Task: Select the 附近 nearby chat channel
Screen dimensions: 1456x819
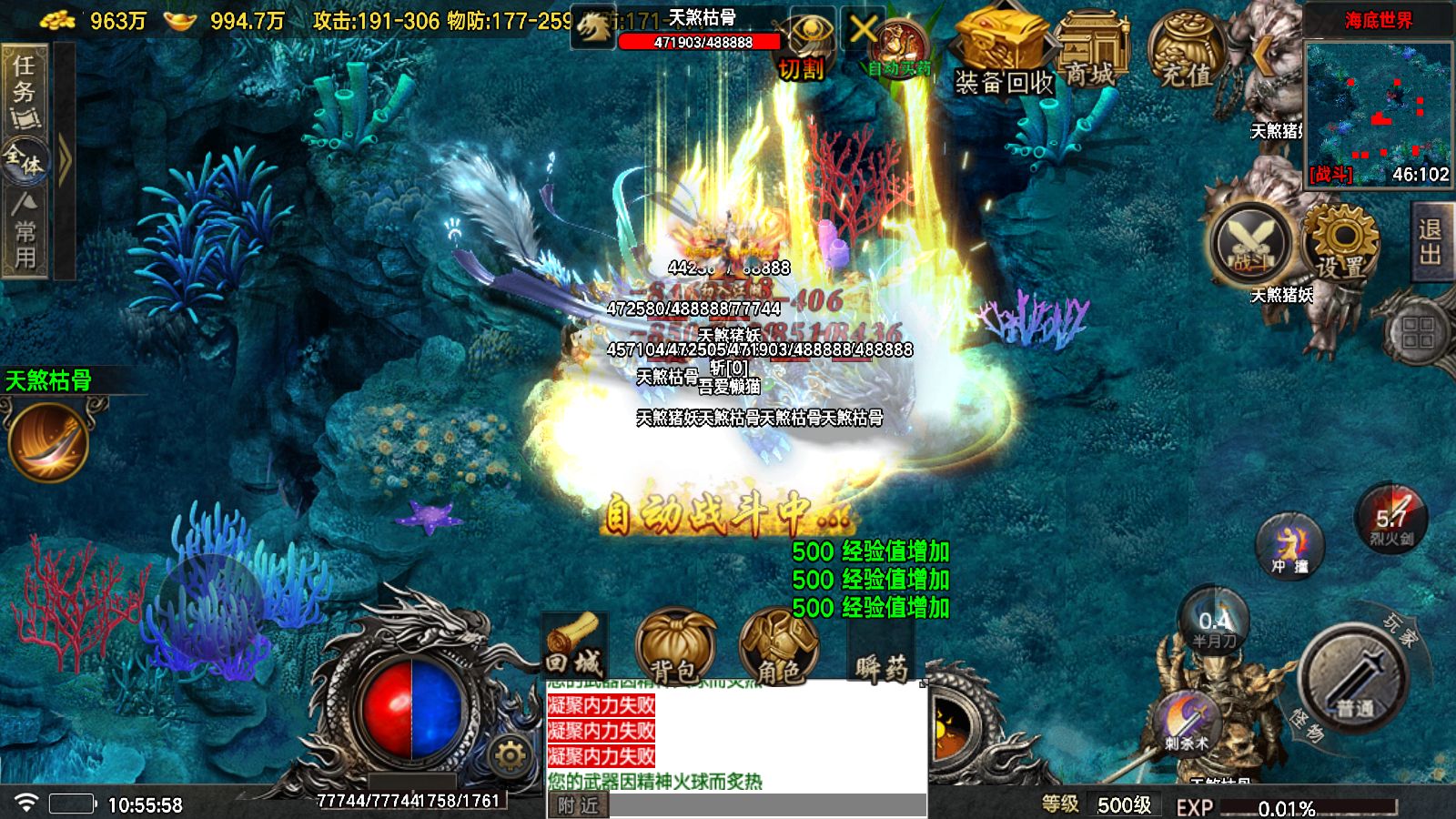Action: [x=578, y=805]
